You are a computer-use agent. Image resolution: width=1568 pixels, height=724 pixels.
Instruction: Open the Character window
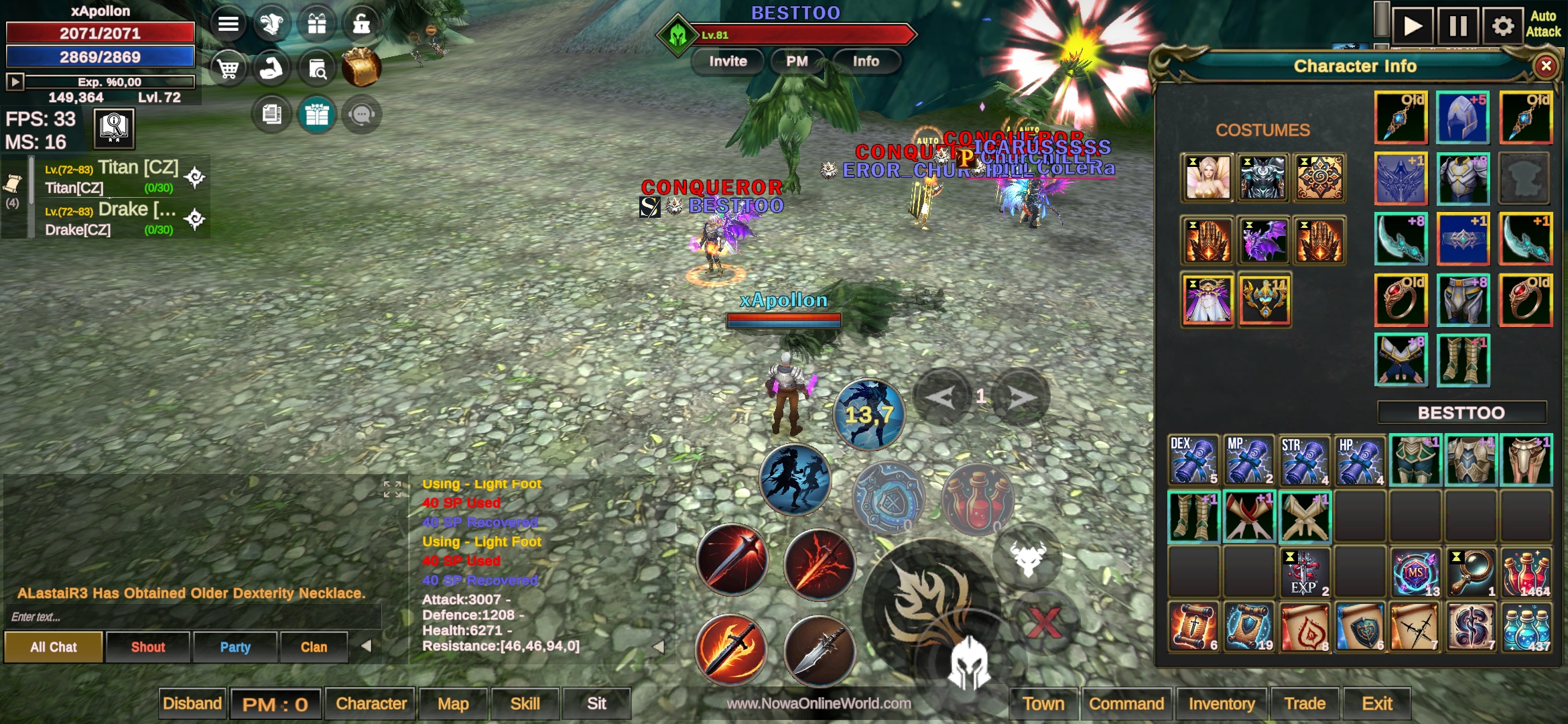[x=371, y=703]
